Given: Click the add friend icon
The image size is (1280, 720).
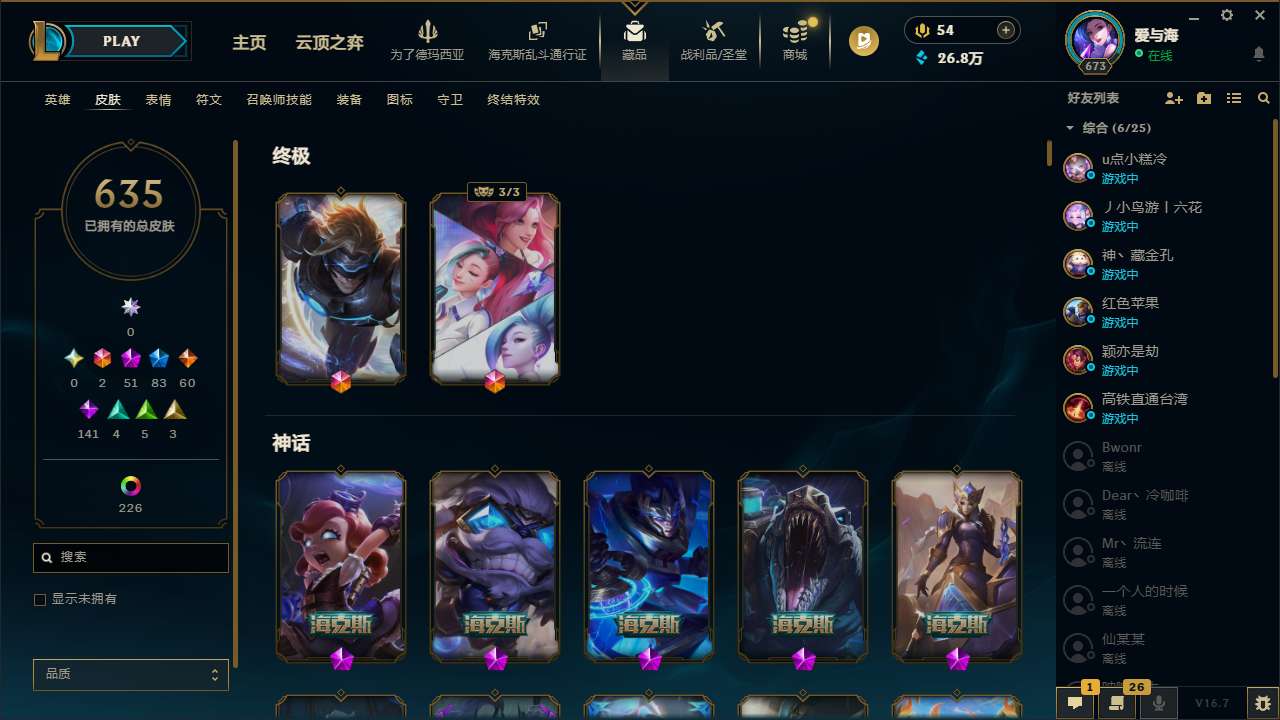Looking at the screenshot, I should point(1173,98).
